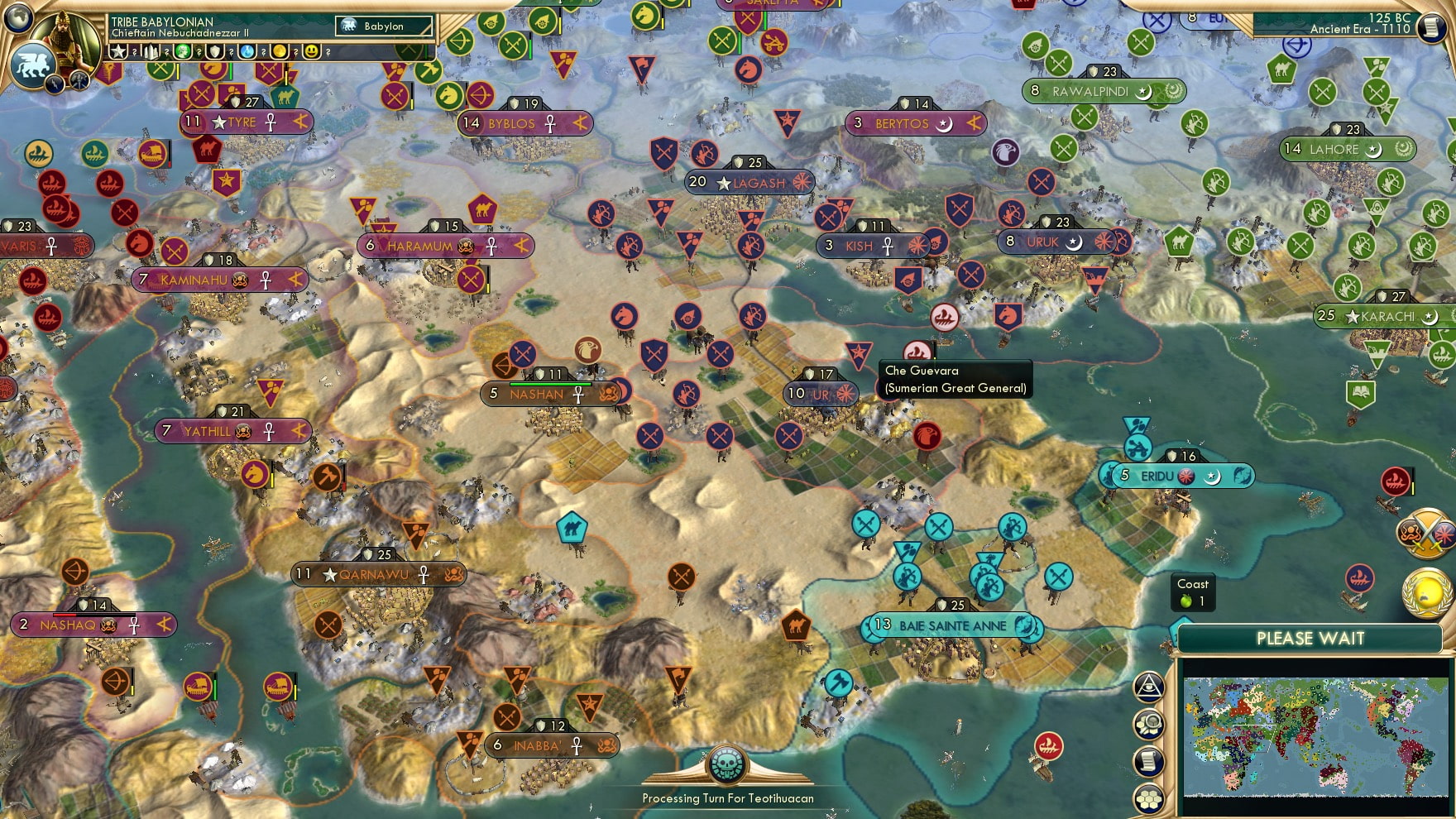Click the UR city banner to open its city screen
The height and width of the screenshot is (819, 1456).
819,395
